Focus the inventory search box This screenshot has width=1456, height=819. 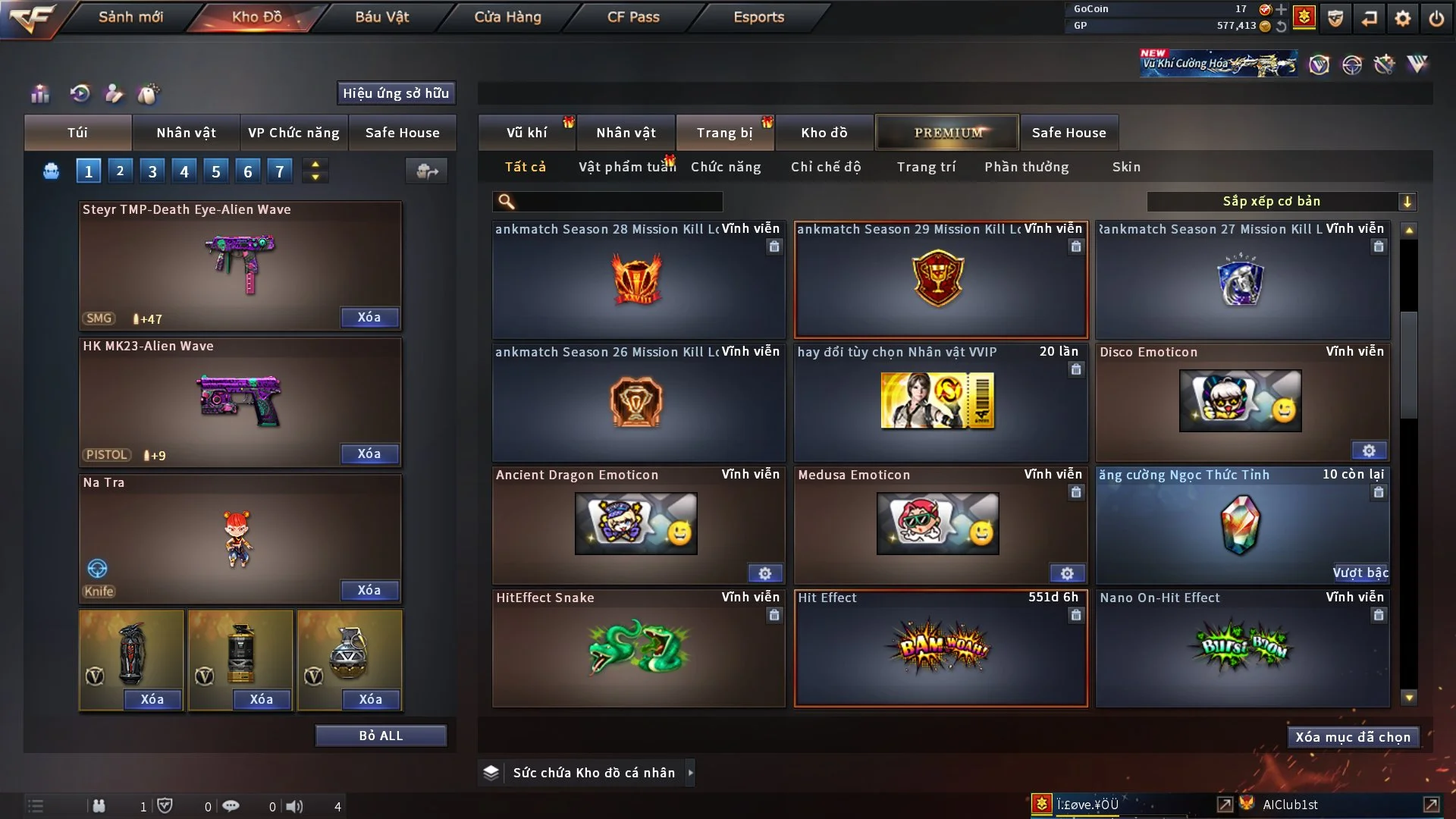tap(617, 201)
